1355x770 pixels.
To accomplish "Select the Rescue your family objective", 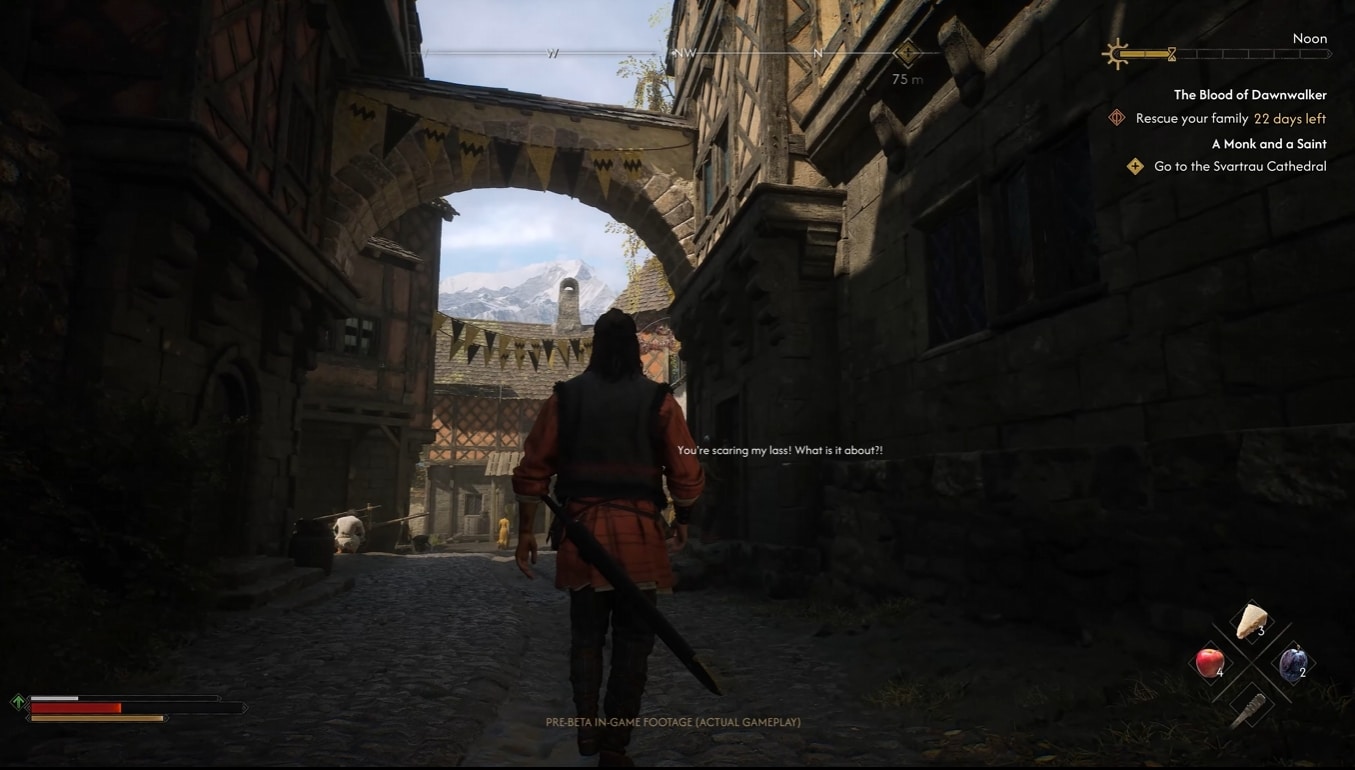I will coord(1191,119).
